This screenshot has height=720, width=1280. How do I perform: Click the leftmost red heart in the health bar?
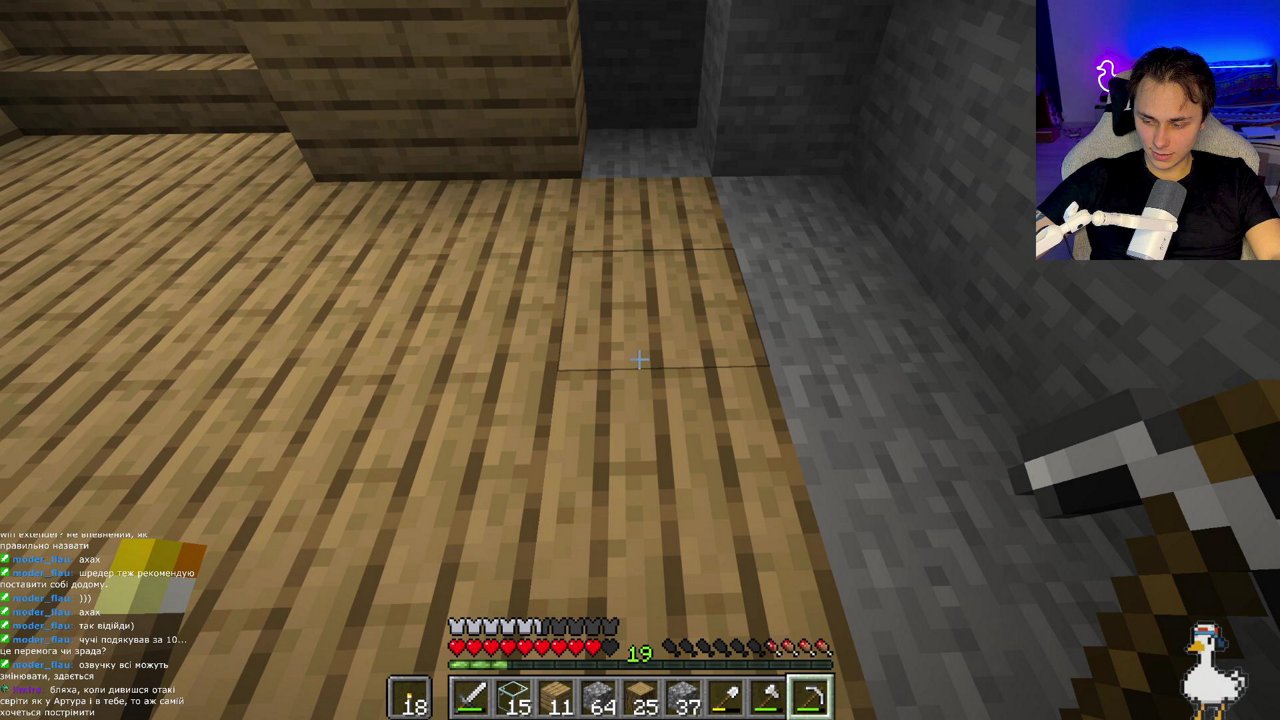pyautogui.click(x=456, y=644)
